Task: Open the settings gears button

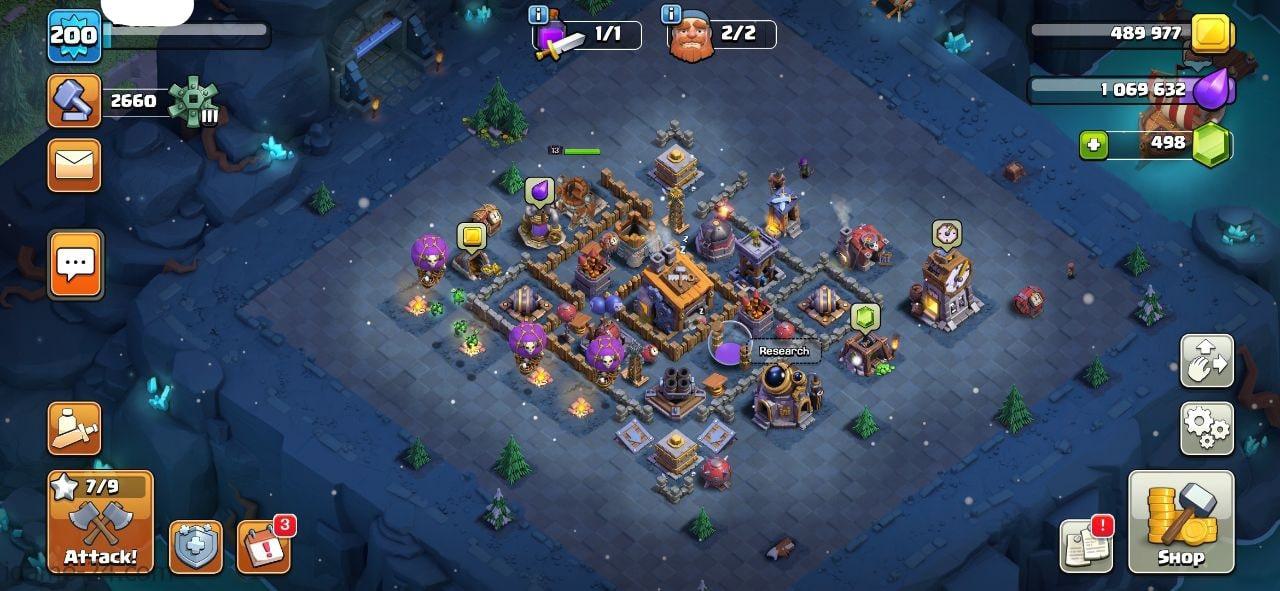Action: (1207, 428)
